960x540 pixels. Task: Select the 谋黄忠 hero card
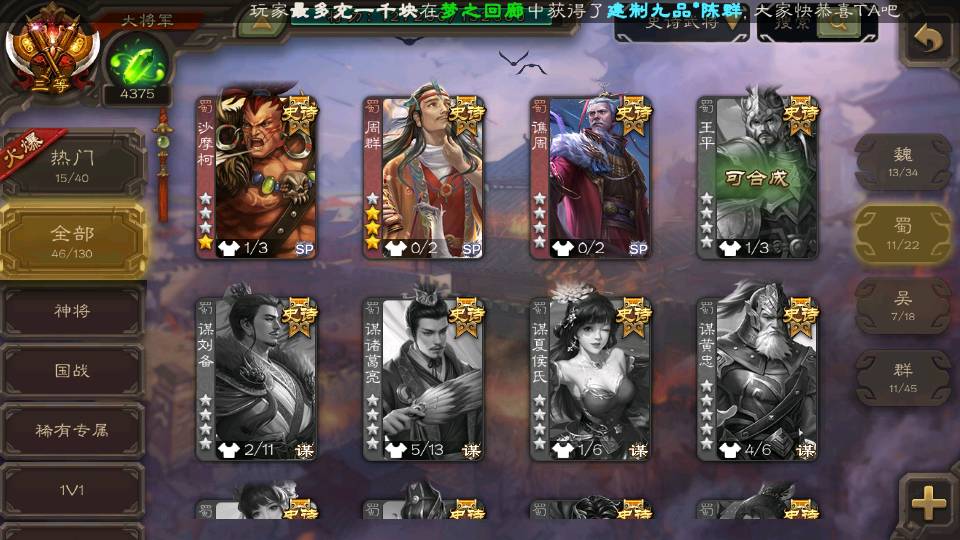point(758,378)
